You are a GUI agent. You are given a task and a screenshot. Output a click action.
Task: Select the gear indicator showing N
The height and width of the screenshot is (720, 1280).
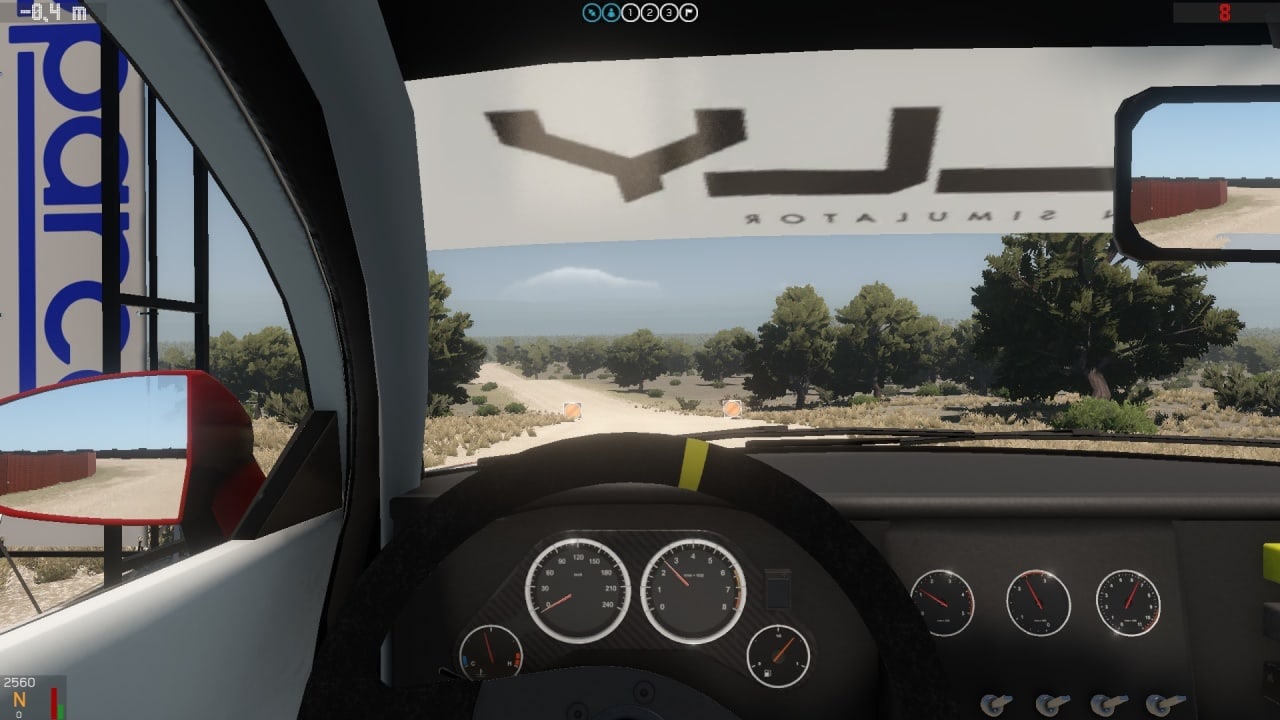click(18, 701)
